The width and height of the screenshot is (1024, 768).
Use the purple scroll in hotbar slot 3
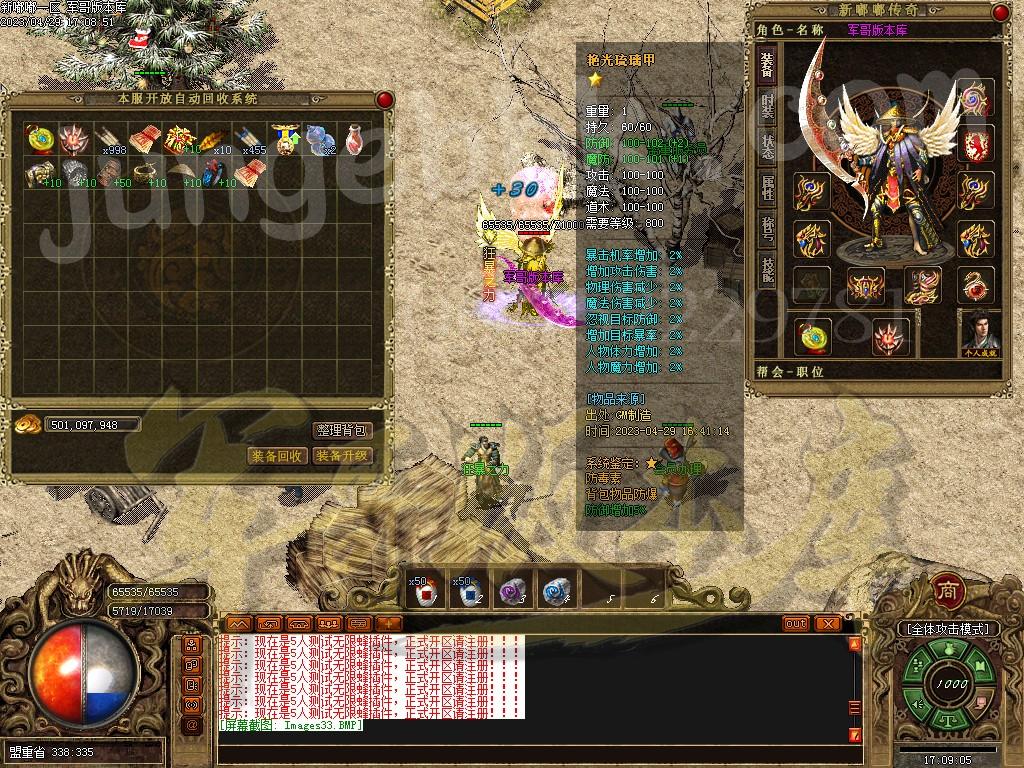pyautogui.click(x=514, y=592)
